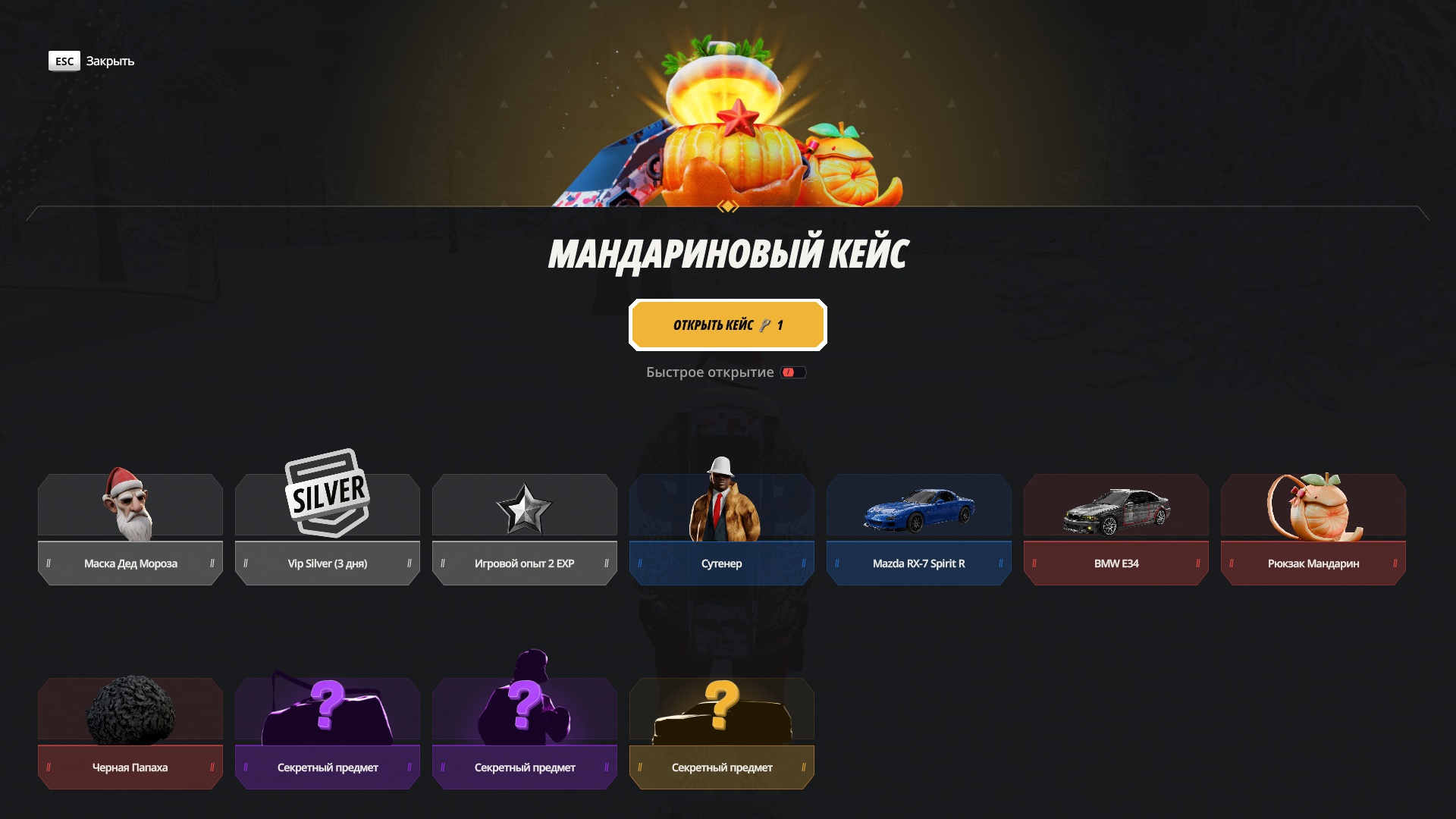Click the diamond divider icon above the title

coord(728,206)
